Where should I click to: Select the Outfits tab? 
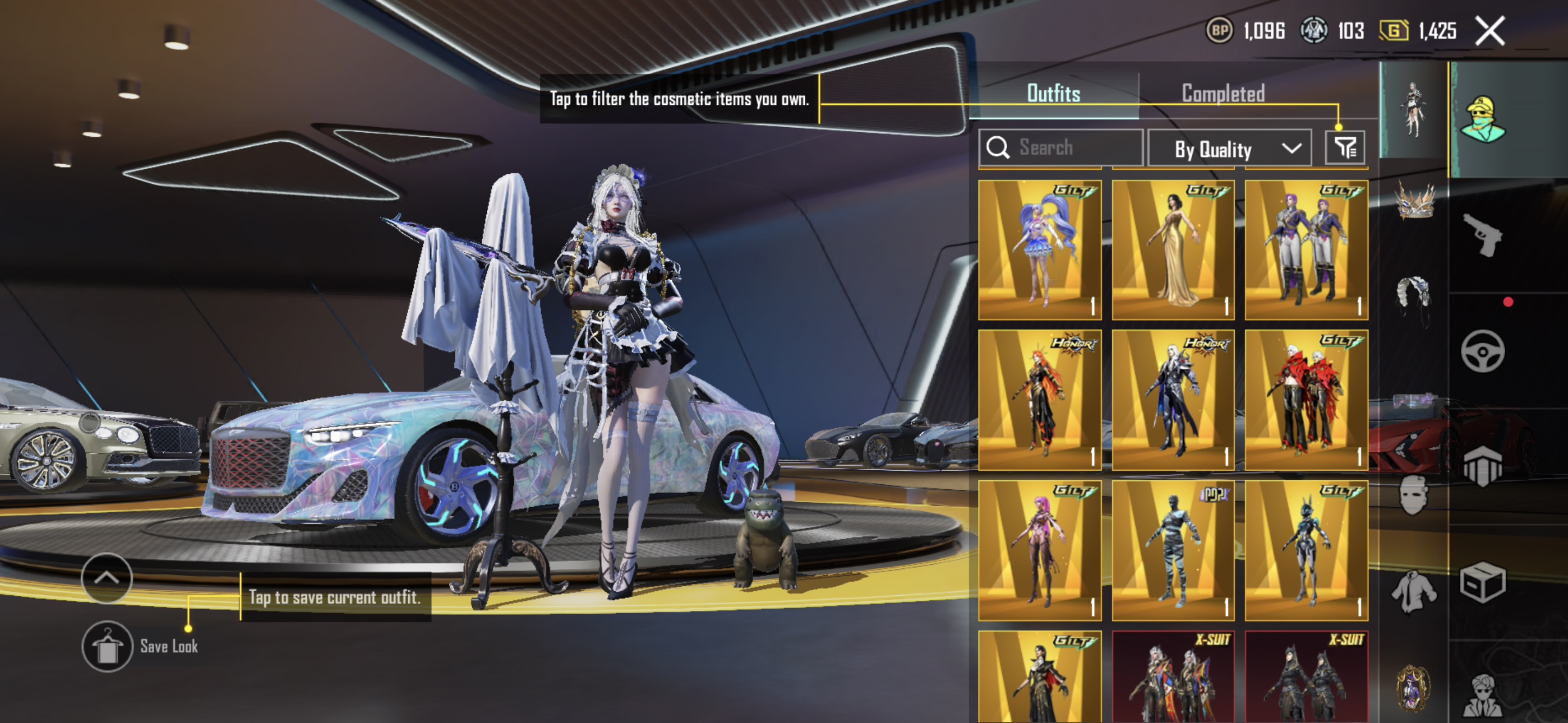click(x=1054, y=94)
